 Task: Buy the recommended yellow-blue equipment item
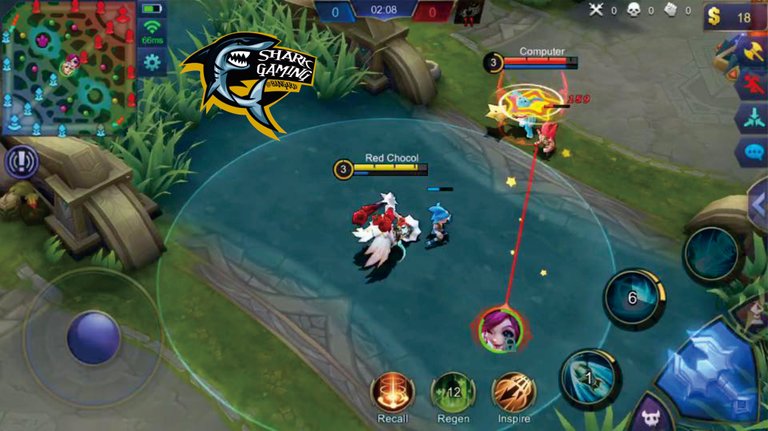752,50
